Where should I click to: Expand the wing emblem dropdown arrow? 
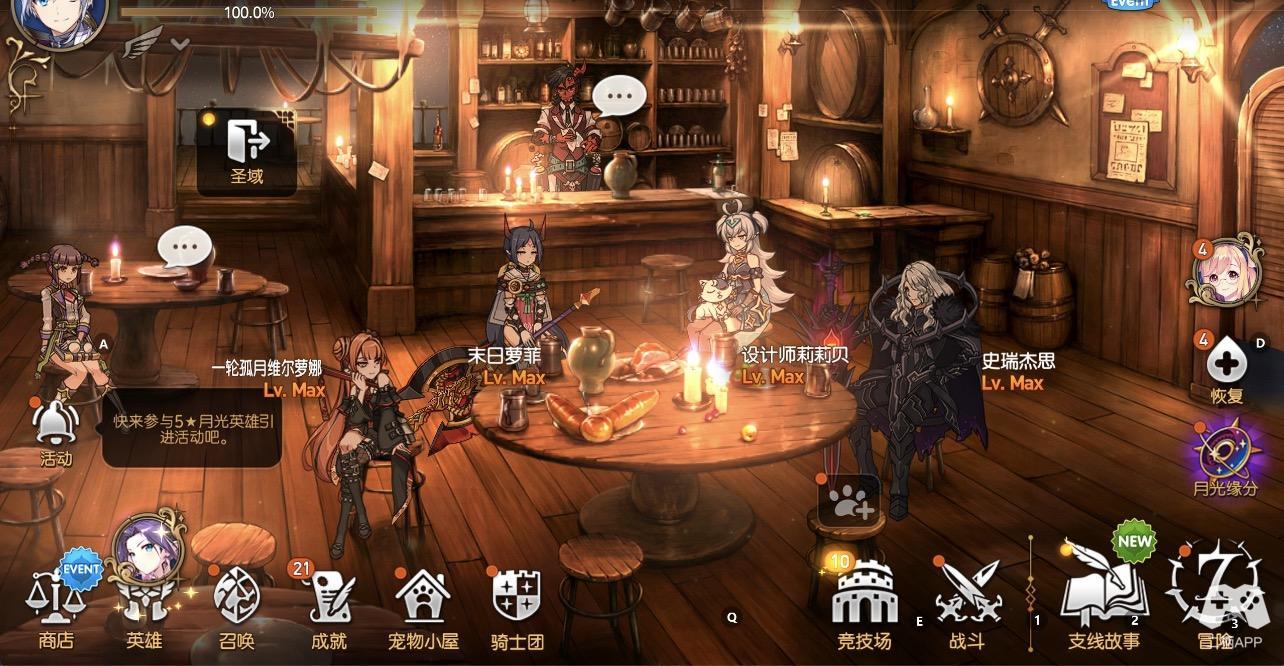[x=180, y=44]
